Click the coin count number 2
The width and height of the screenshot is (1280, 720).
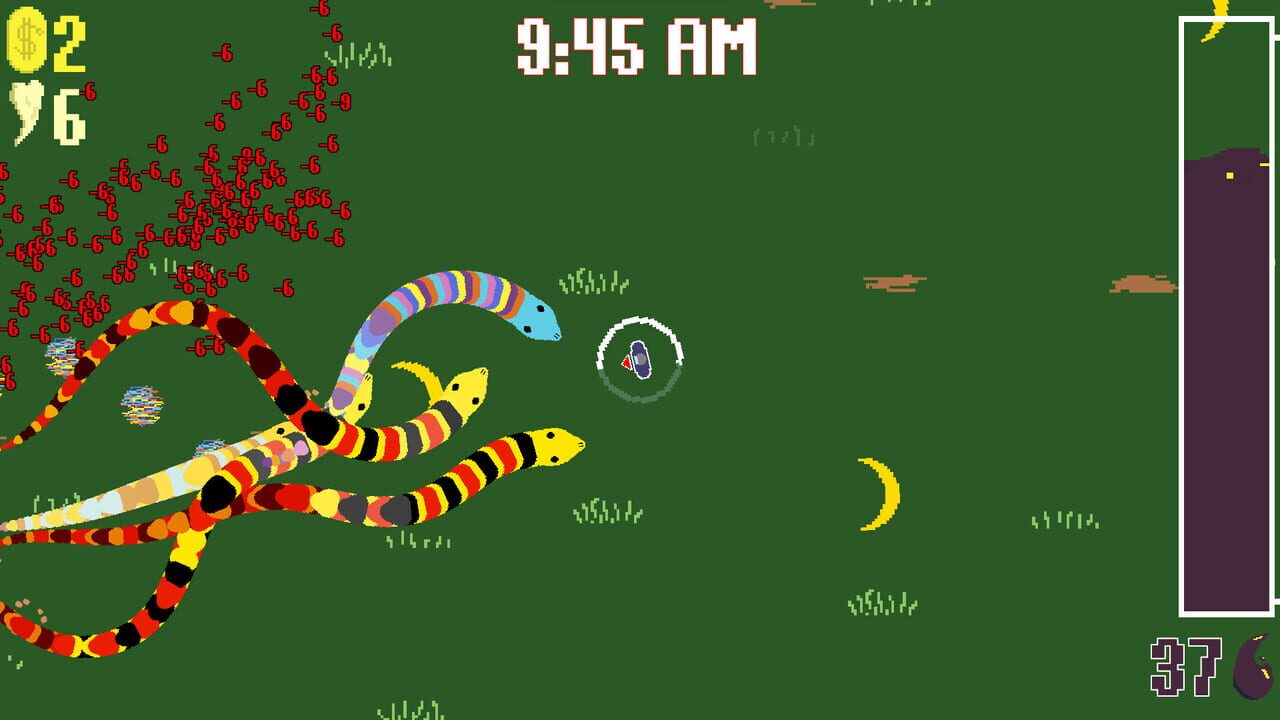point(68,45)
